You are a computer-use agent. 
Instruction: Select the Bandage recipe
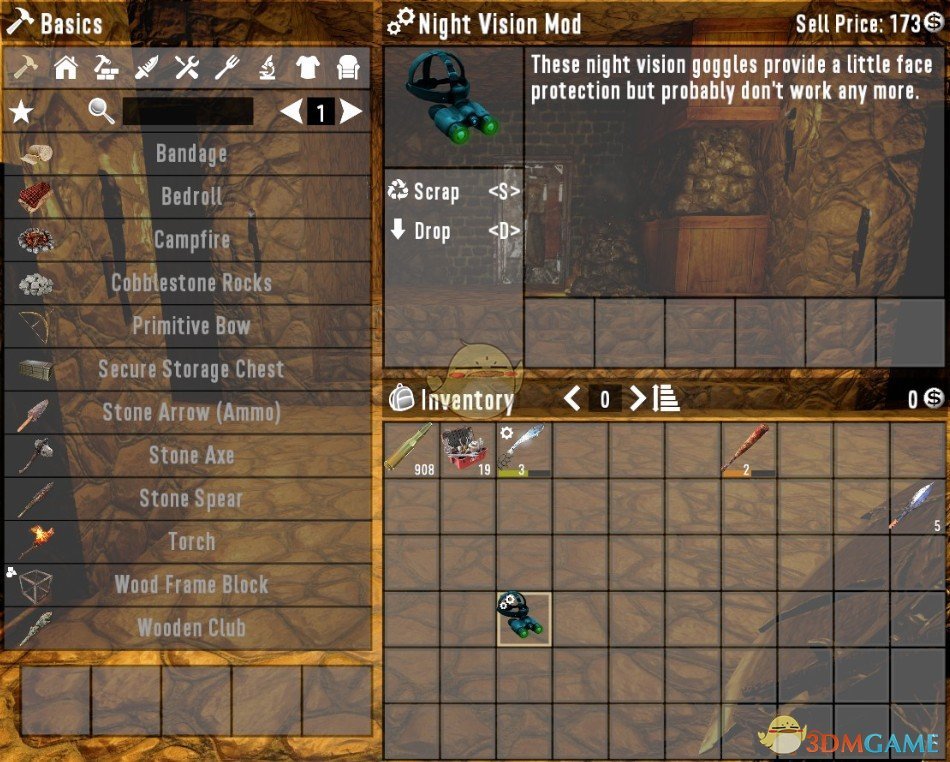pyautogui.click(x=190, y=154)
